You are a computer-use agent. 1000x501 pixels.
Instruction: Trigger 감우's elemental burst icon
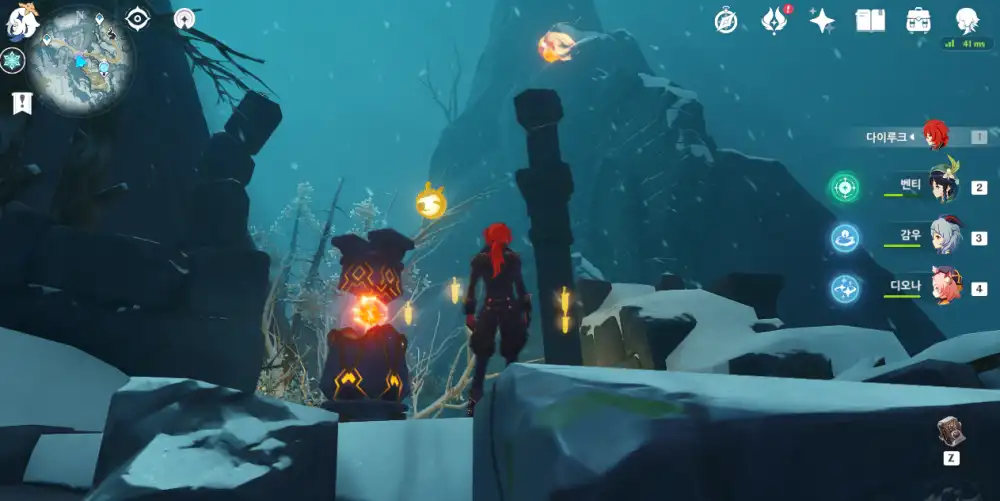point(844,238)
